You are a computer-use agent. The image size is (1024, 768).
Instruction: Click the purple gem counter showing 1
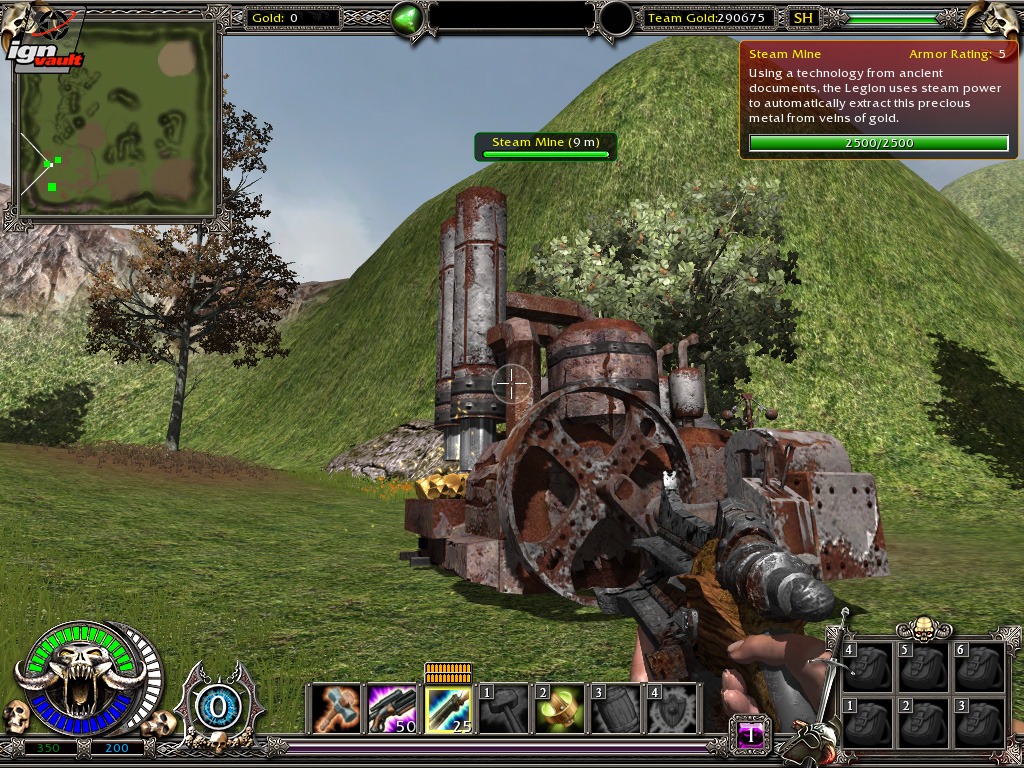click(x=750, y=735)
